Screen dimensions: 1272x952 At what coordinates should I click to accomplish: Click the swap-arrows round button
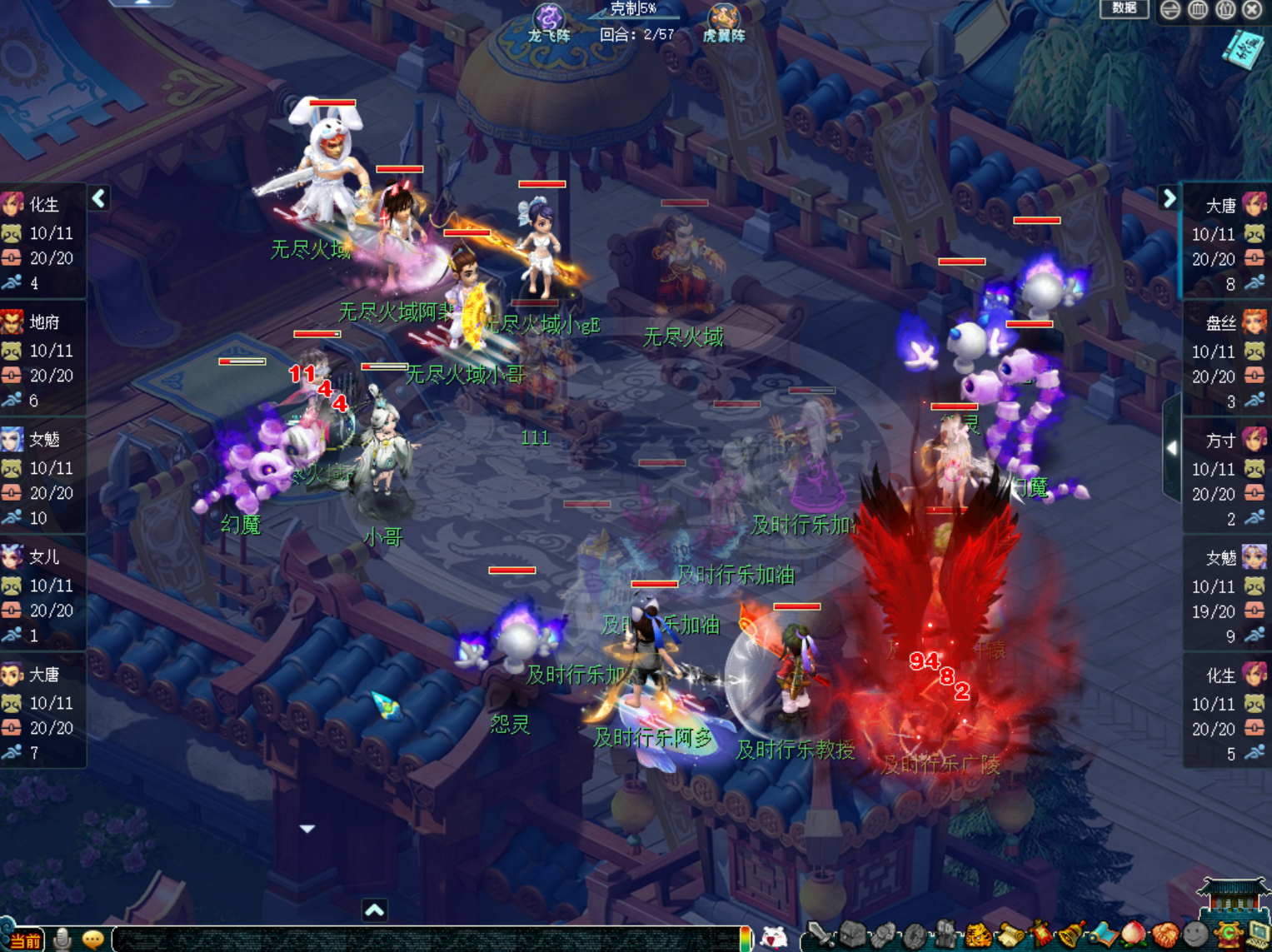[x=1170, y=9]
